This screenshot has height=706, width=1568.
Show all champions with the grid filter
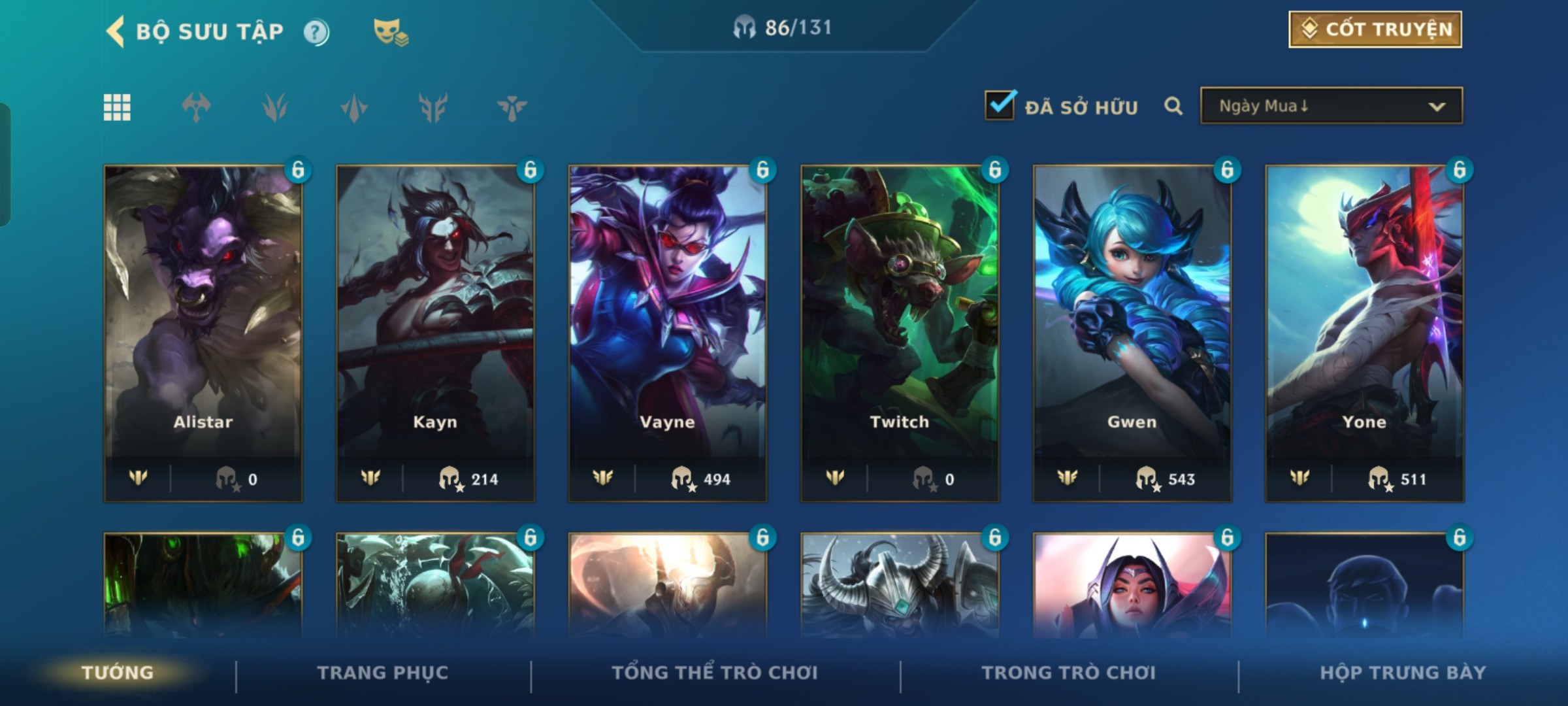point(117,107)
